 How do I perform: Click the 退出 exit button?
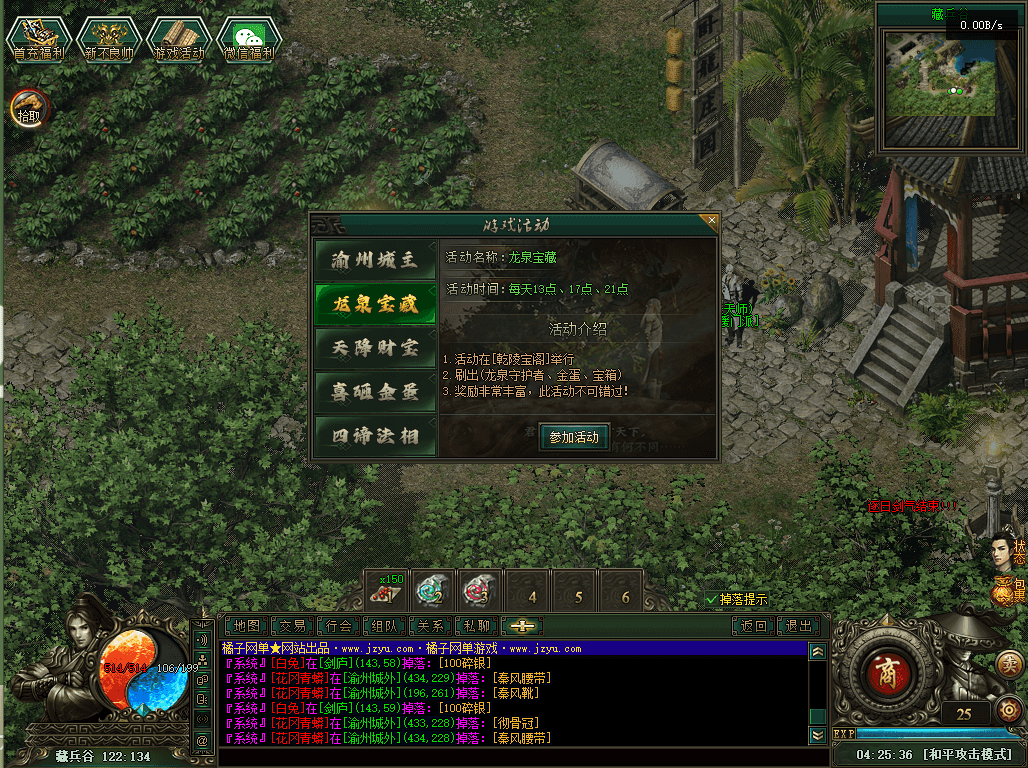click(799, 626)
